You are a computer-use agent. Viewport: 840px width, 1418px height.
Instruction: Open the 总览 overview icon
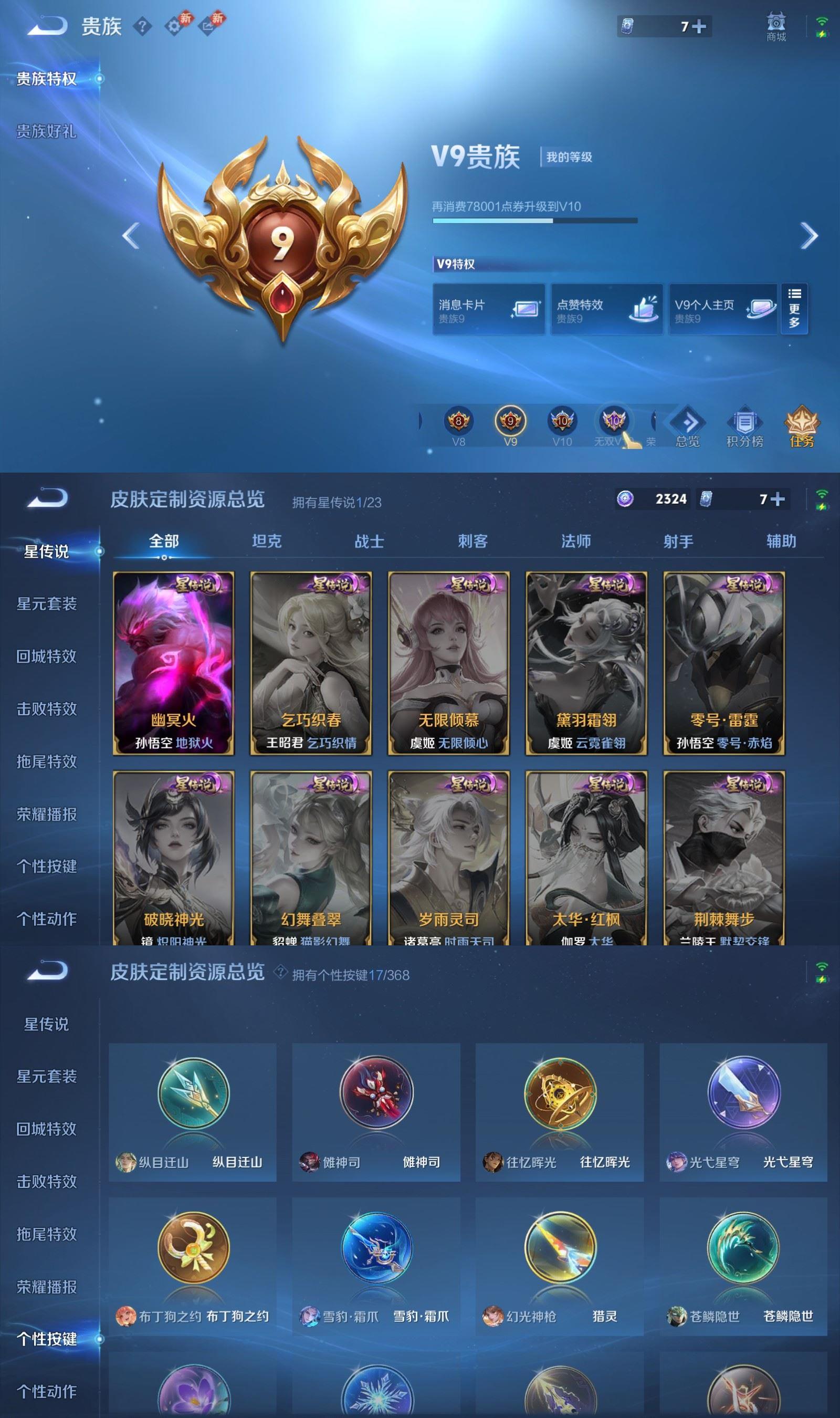(687, 426)
